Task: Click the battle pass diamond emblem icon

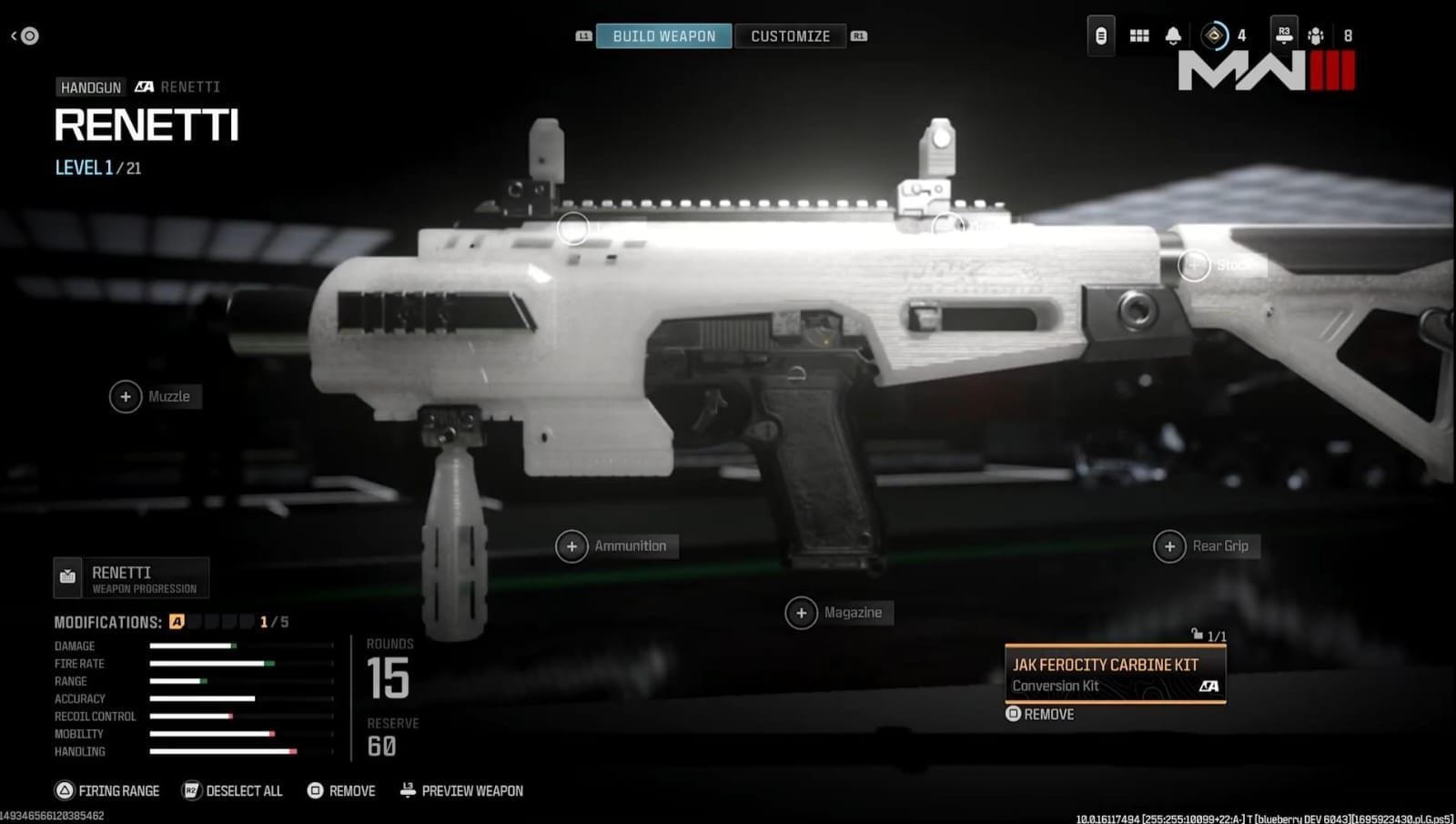Action: (1214, 36)
